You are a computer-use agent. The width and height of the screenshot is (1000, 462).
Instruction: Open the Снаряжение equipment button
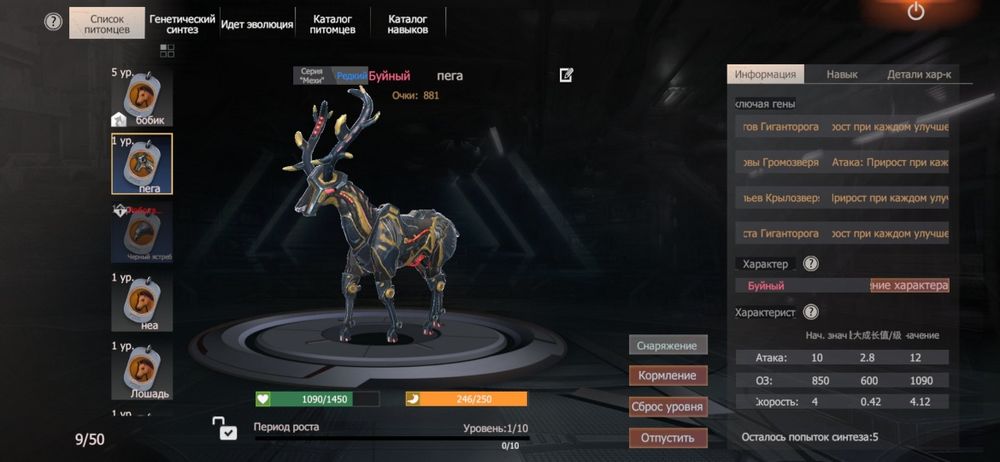pos(668,345)
